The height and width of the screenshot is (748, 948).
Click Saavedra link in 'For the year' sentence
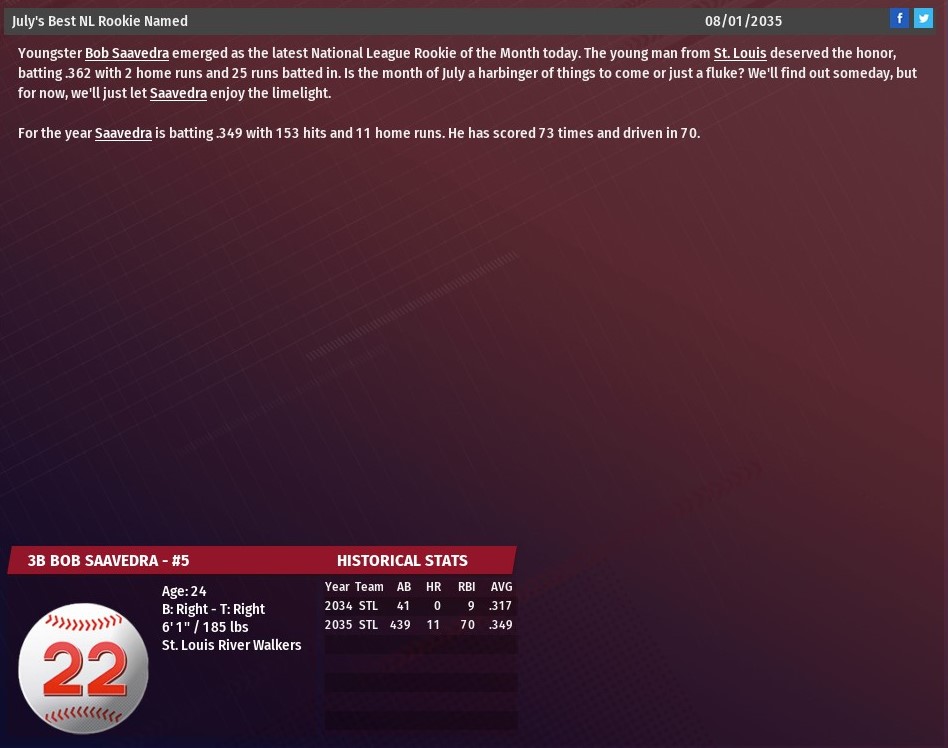(123, 133)
